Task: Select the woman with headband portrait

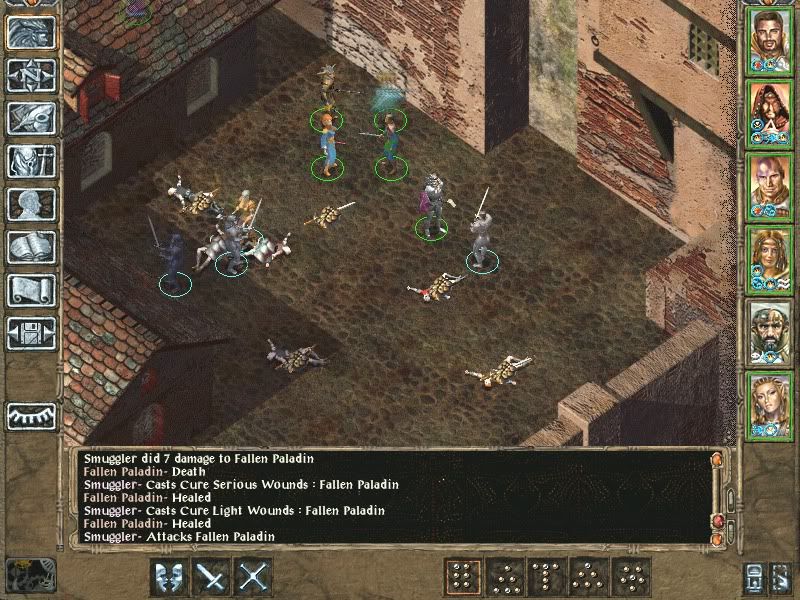Action: [x=769, y=258]
